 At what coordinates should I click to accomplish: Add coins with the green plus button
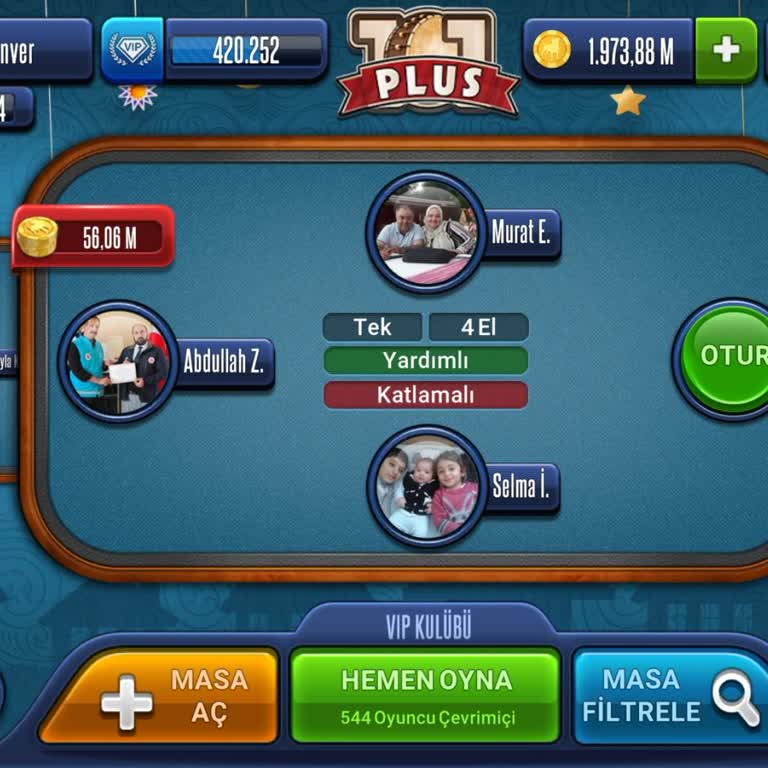726,50
